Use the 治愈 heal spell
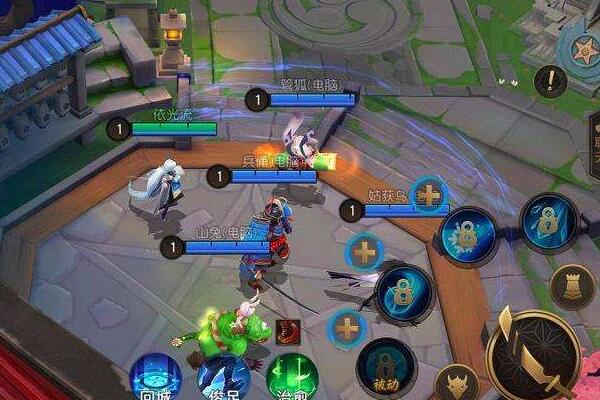The image size is (600, 400). pos(292,378)
